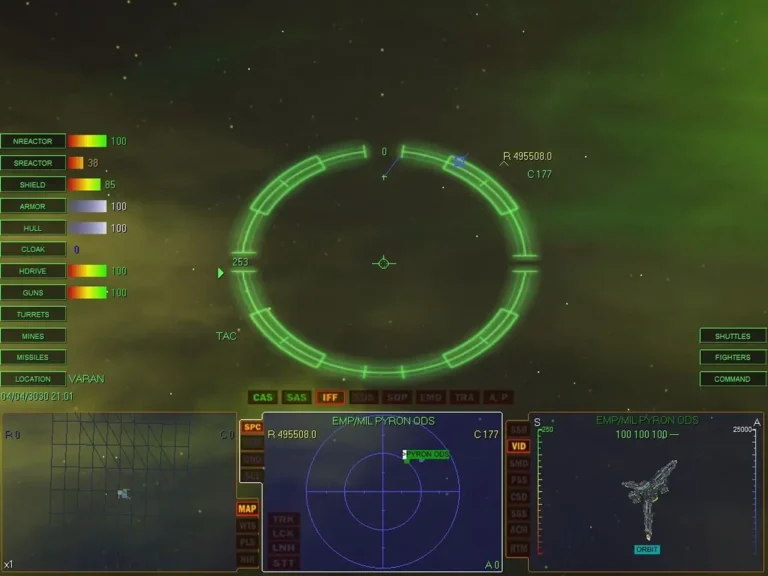The height and width of the screenshot is (576, 768).
Task: Select the SPC display mode
Action: tap(253, 427)
